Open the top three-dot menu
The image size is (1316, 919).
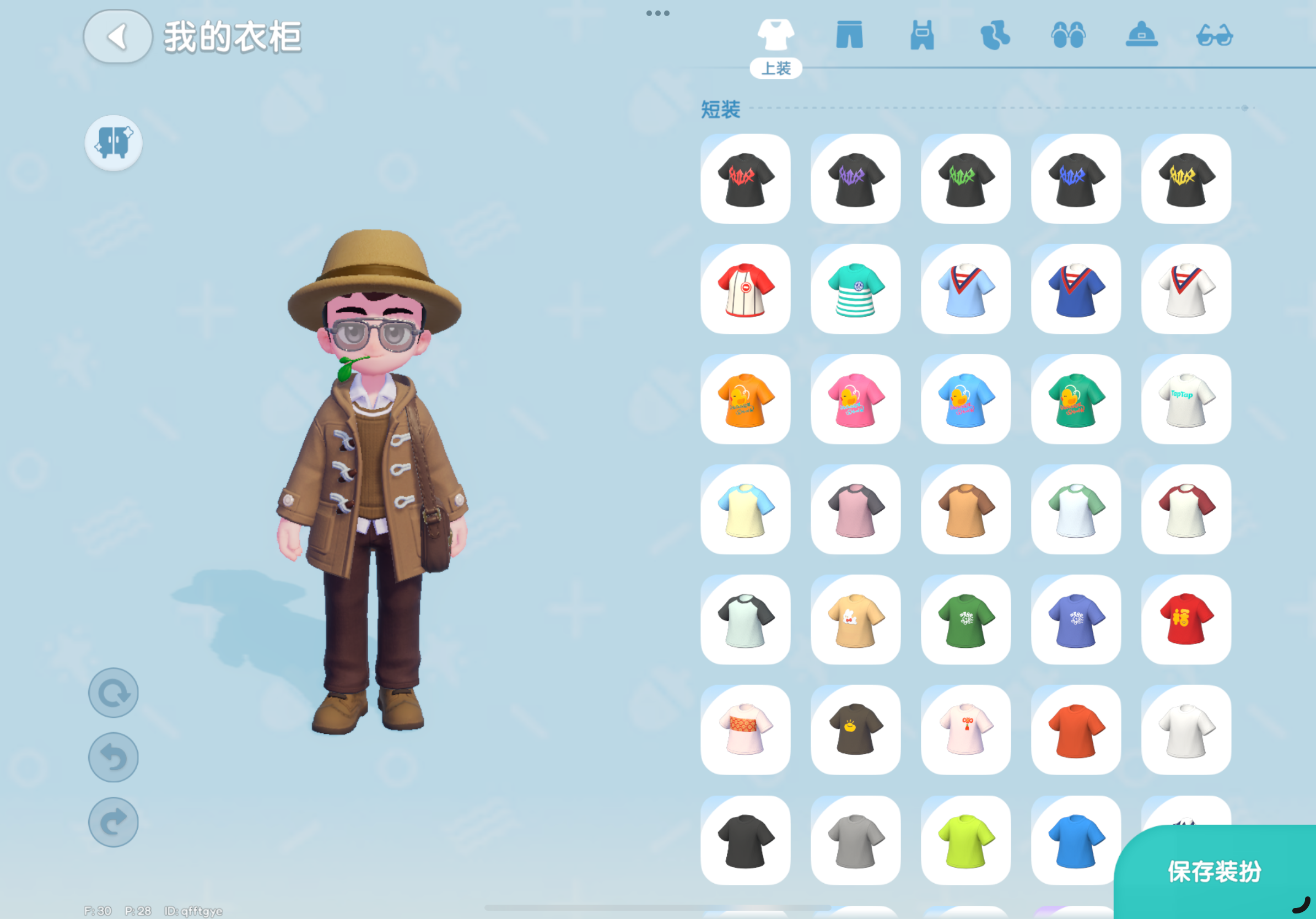[657, 13]
